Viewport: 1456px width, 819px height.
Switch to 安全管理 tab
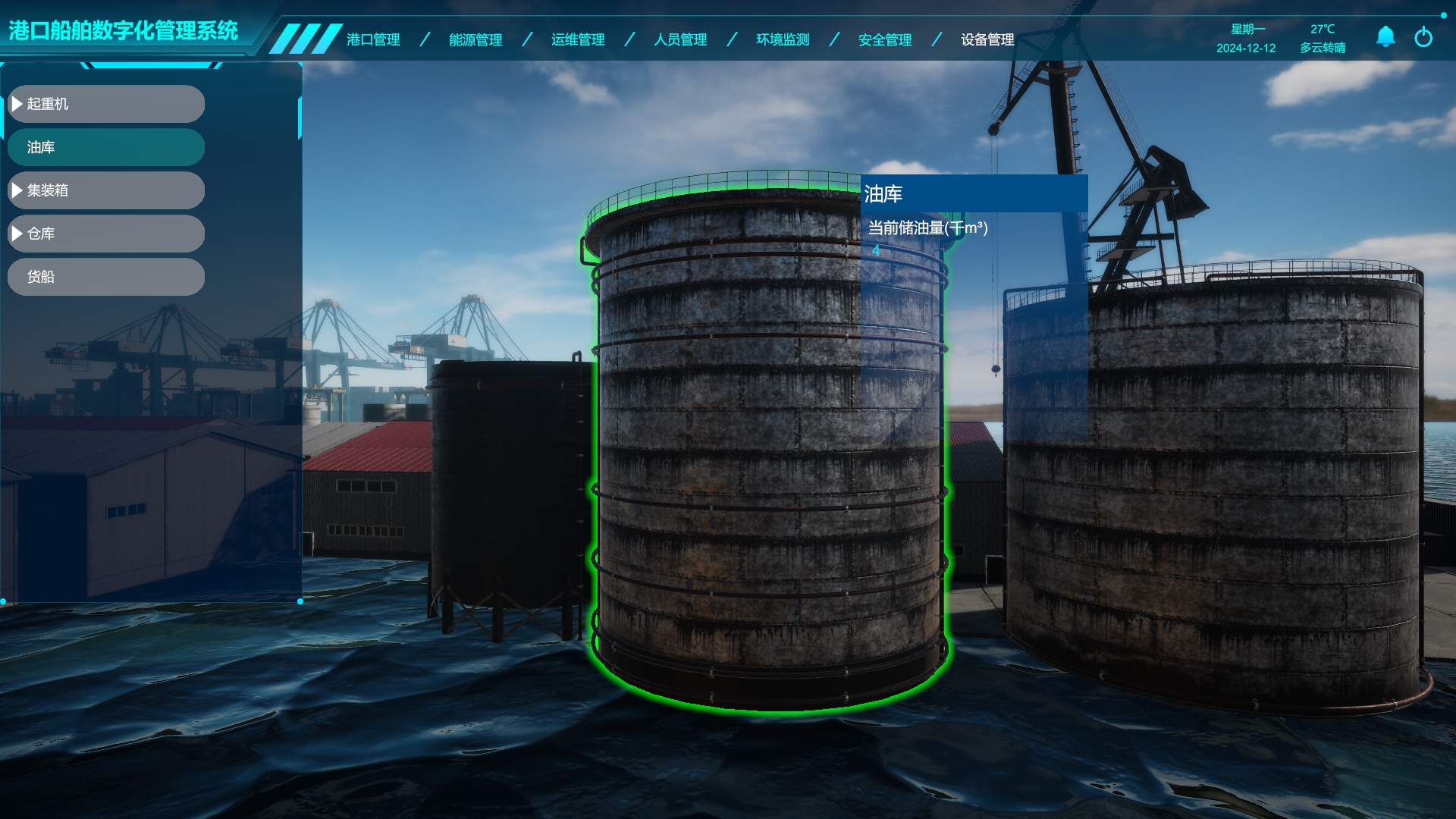coord(884,39)
